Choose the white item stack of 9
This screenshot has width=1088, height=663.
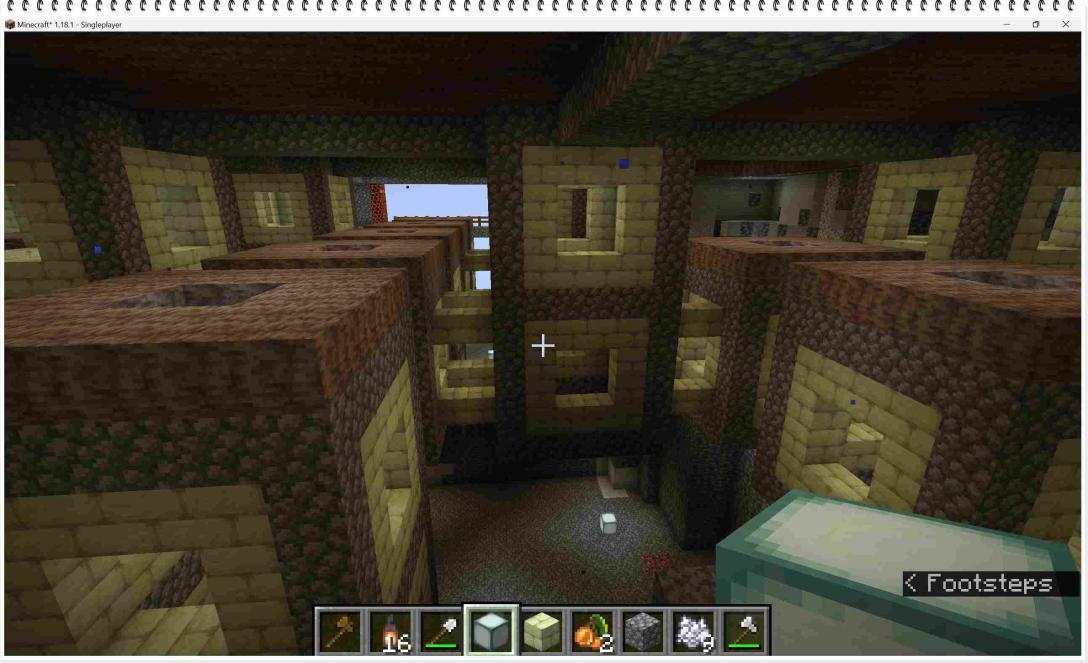pyautogui.click(x=694, y=631)
